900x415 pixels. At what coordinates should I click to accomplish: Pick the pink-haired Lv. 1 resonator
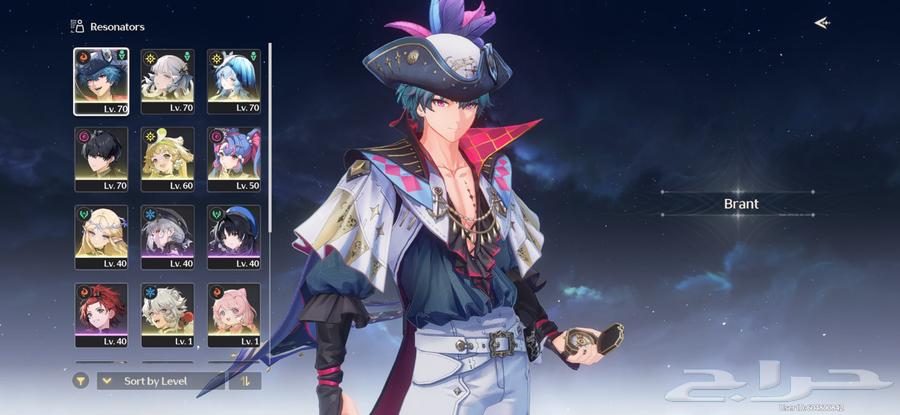coord(234,314)
